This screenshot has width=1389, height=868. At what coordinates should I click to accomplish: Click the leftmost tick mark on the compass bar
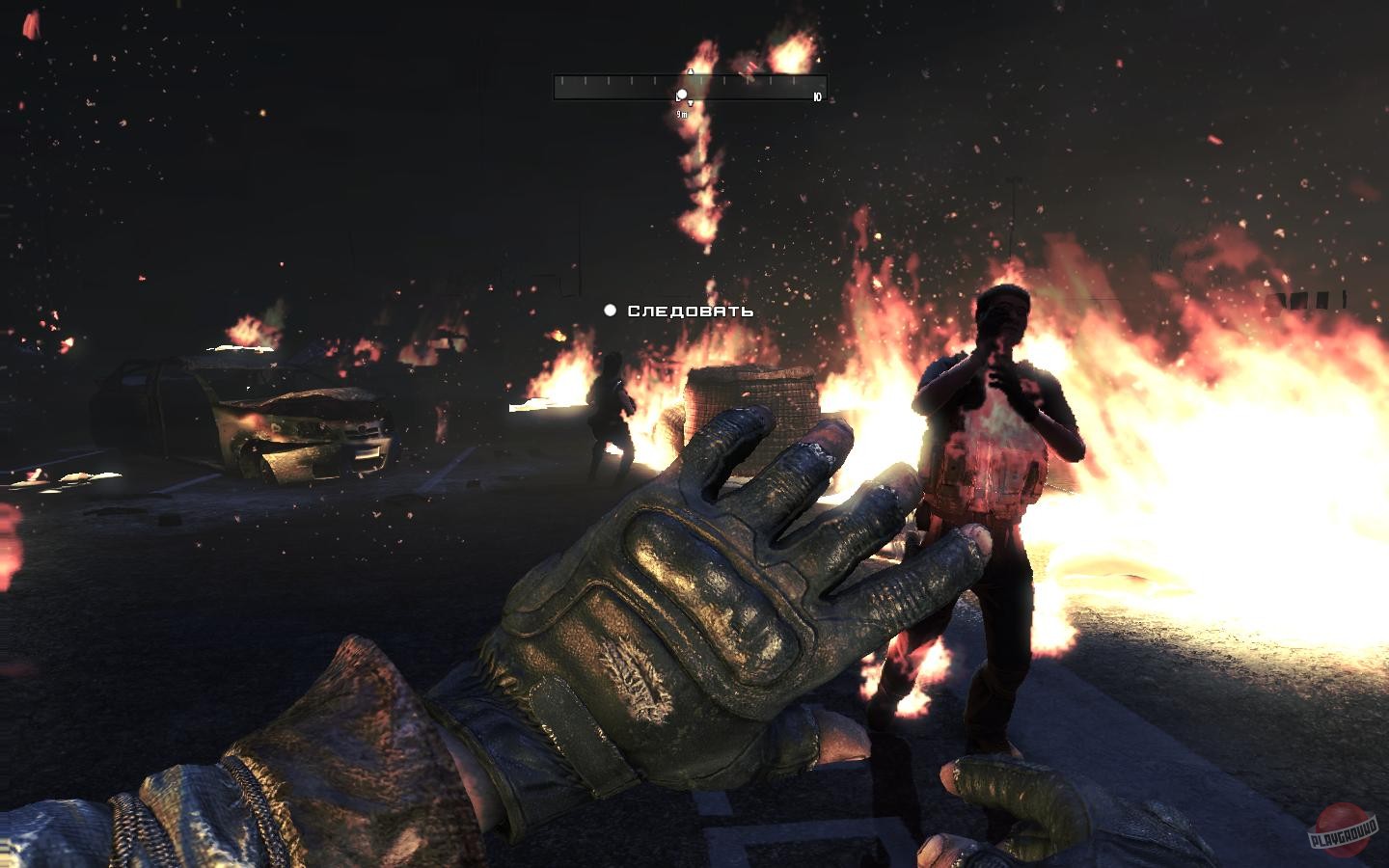tap(562, 79)
